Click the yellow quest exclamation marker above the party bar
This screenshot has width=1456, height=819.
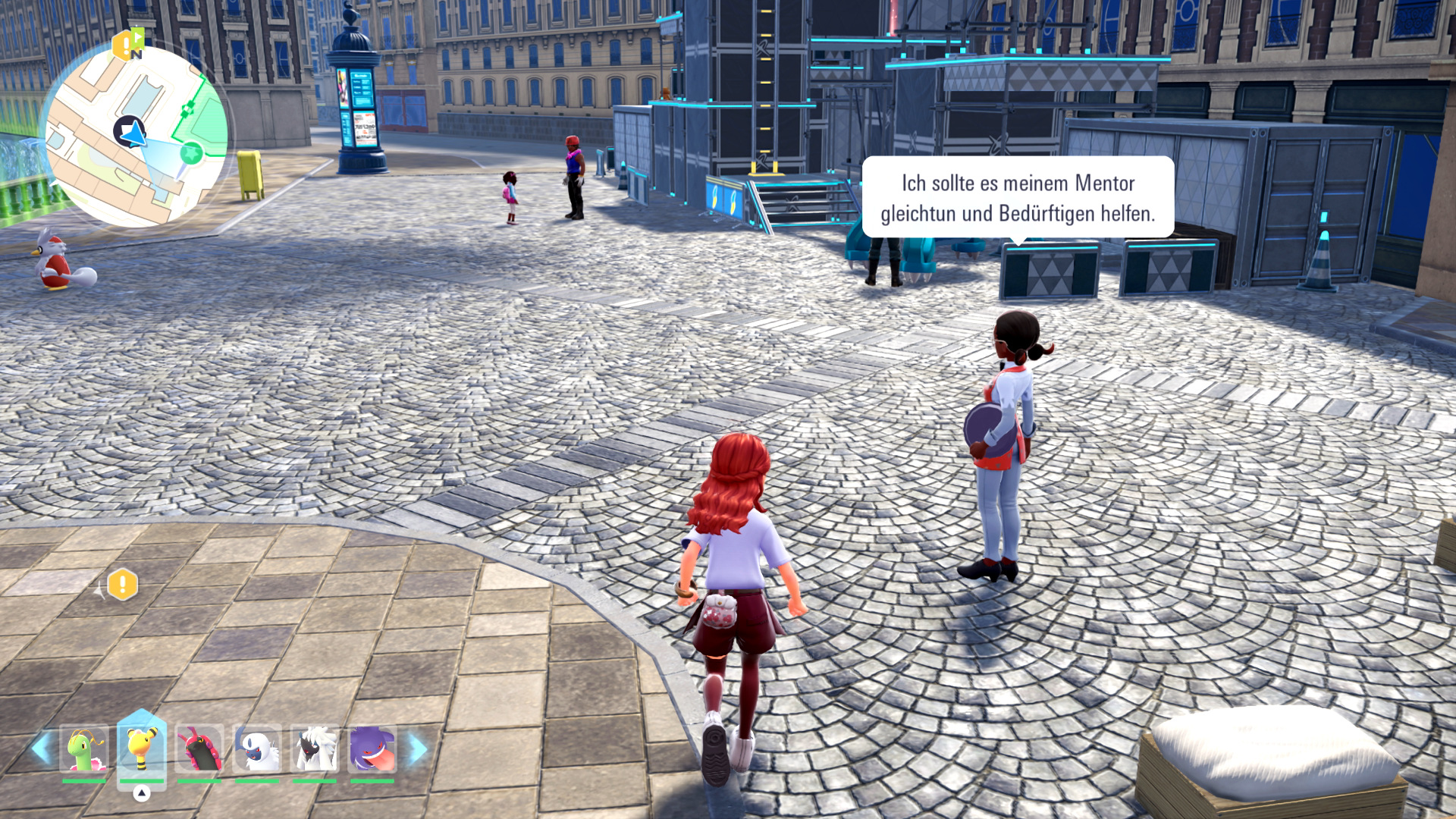point(122,585)
